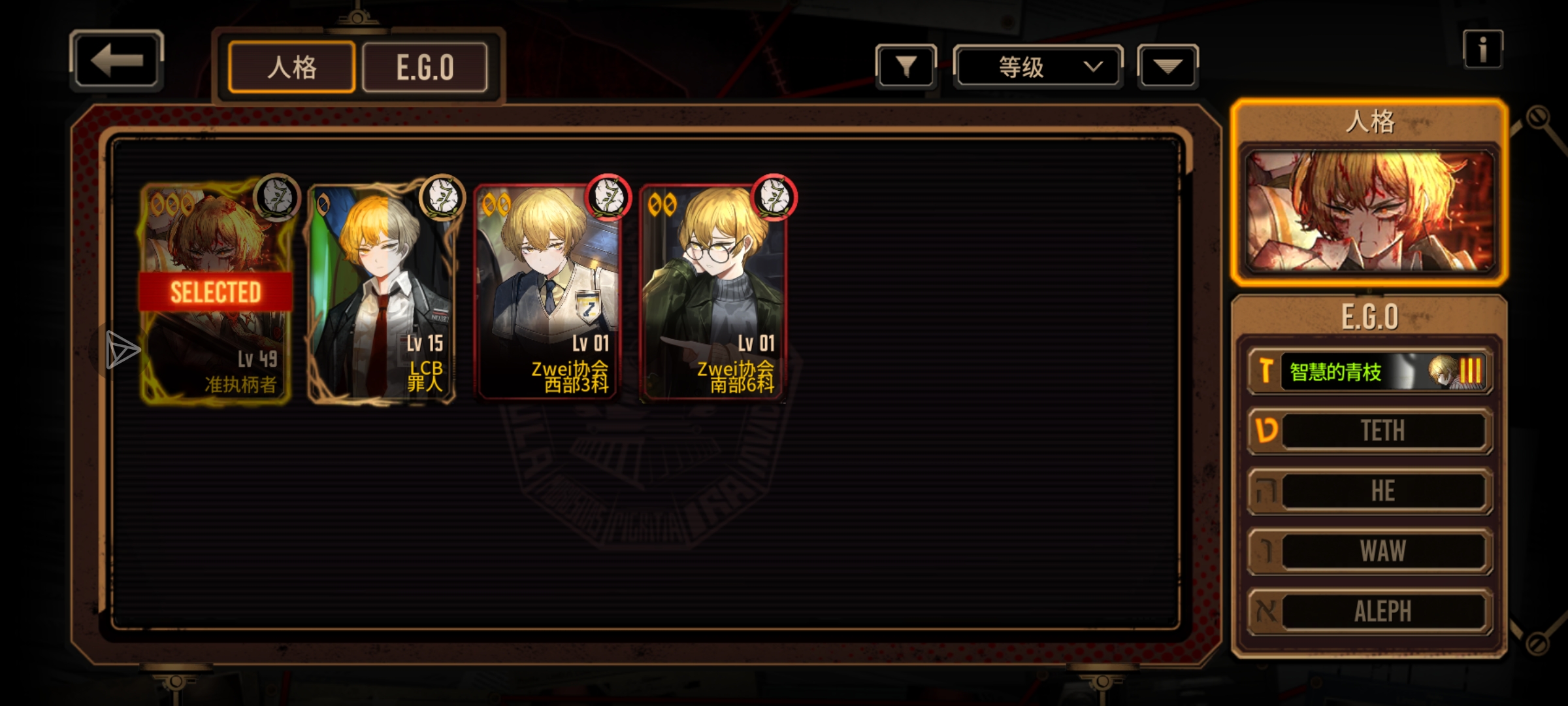
Task: Switch to the E.G.O tab
Action: 425,67
